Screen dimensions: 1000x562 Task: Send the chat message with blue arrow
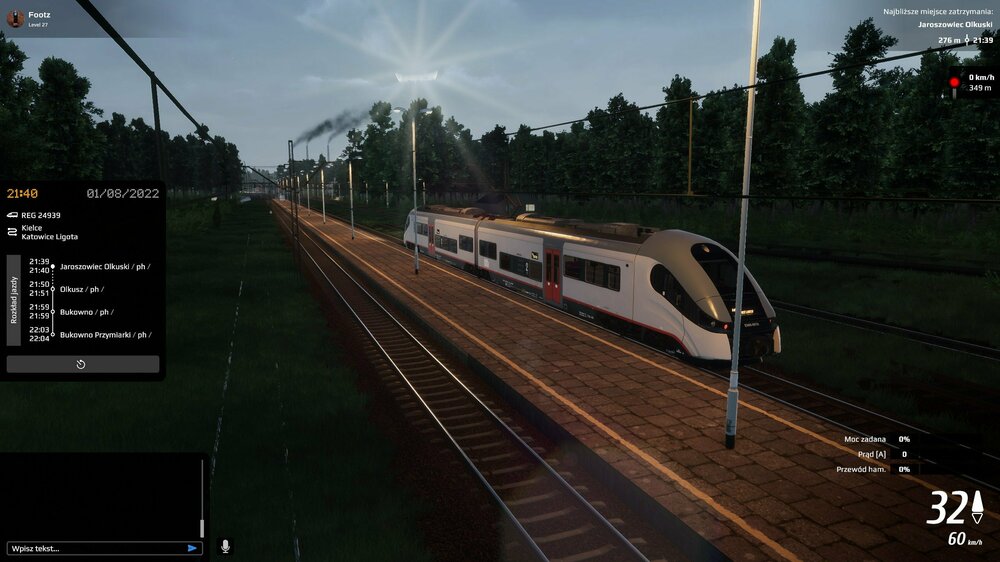(x=192, y=548)
